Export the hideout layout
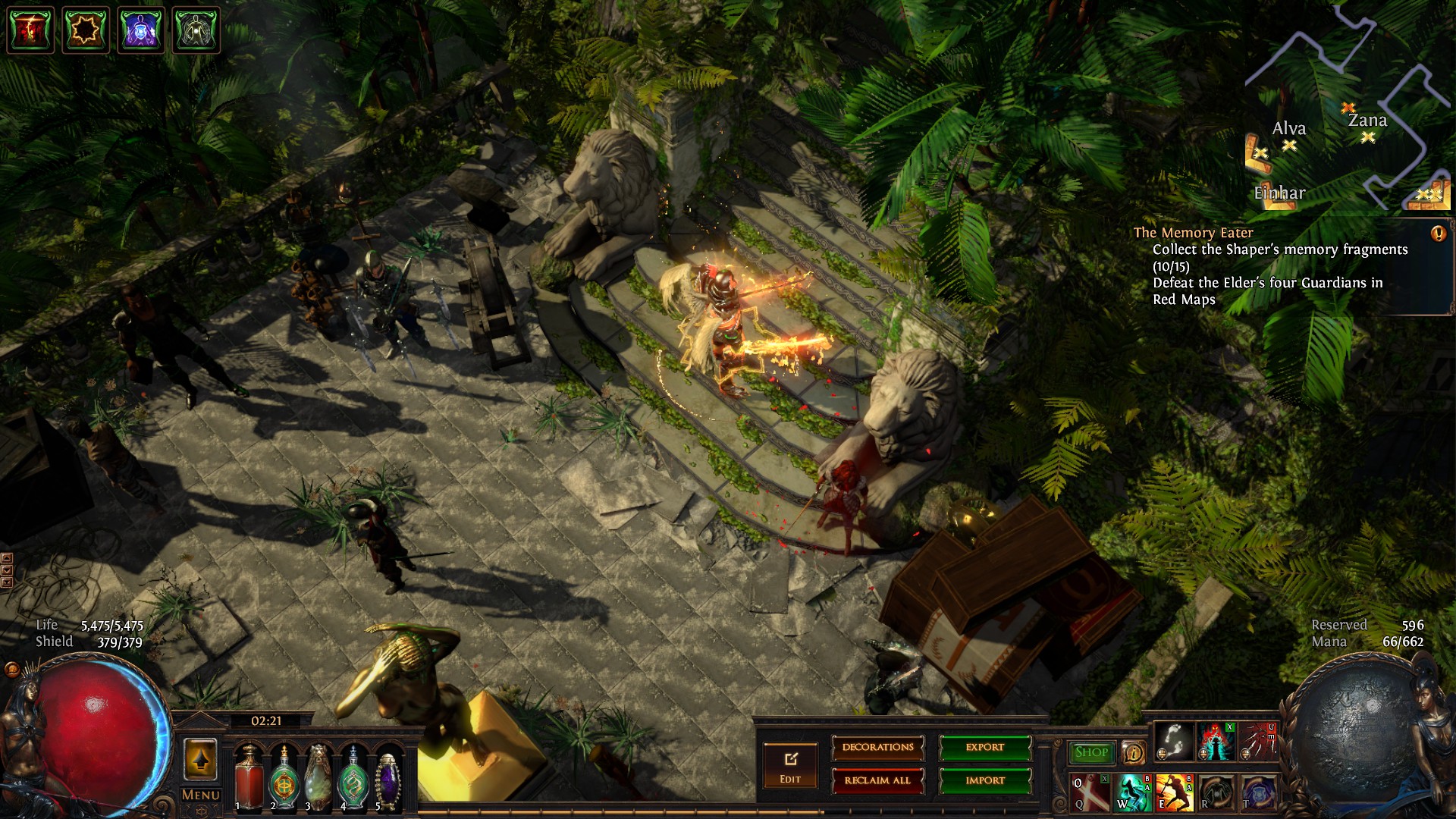The width and height of the screenshot is (1456, 819). click(985, 748)
